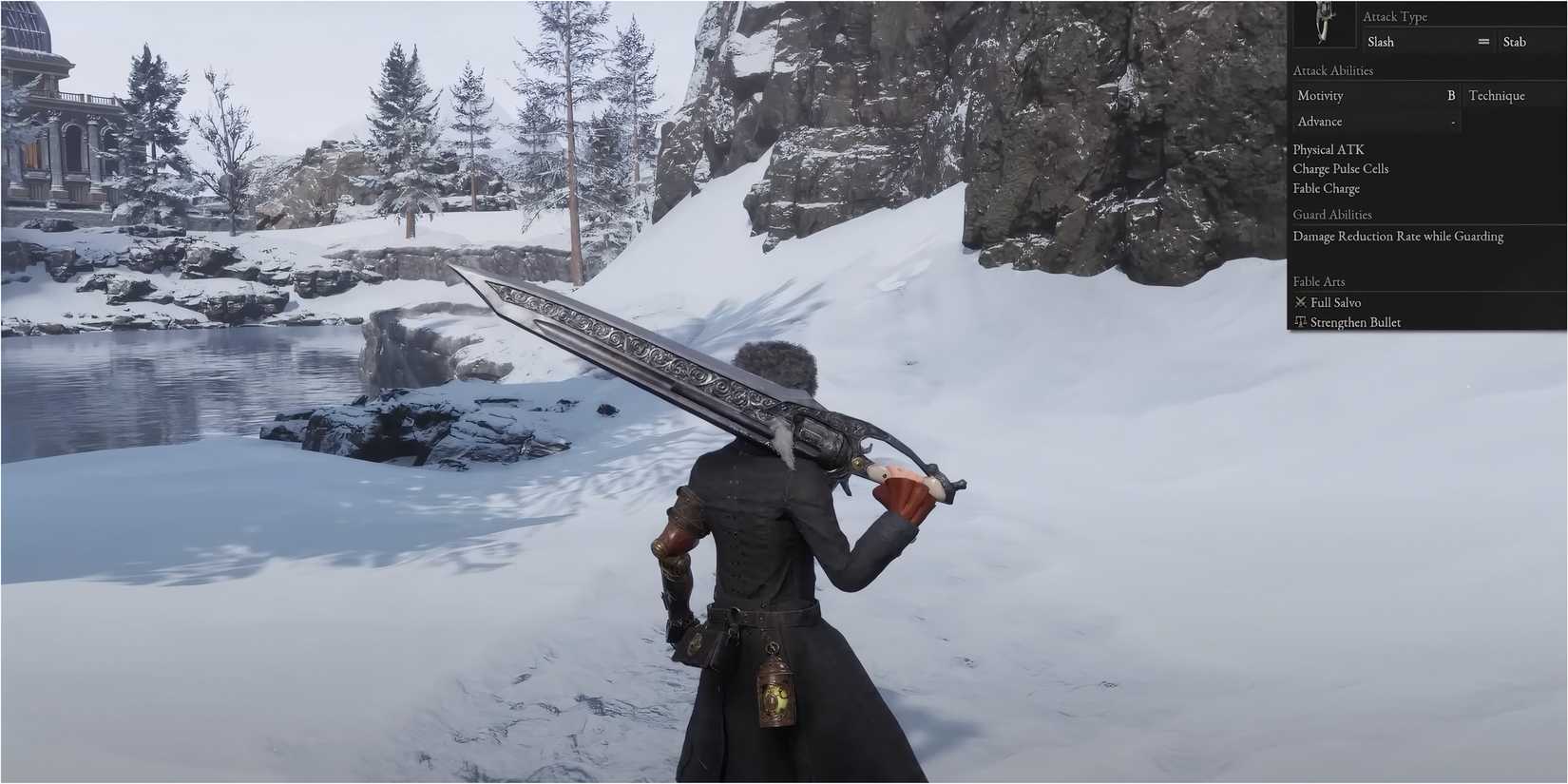Image resolution: width=1568 pixels, height=784 pixels.
Task: Click the Motivity grade B indicator
Action: click(1451, 95)
